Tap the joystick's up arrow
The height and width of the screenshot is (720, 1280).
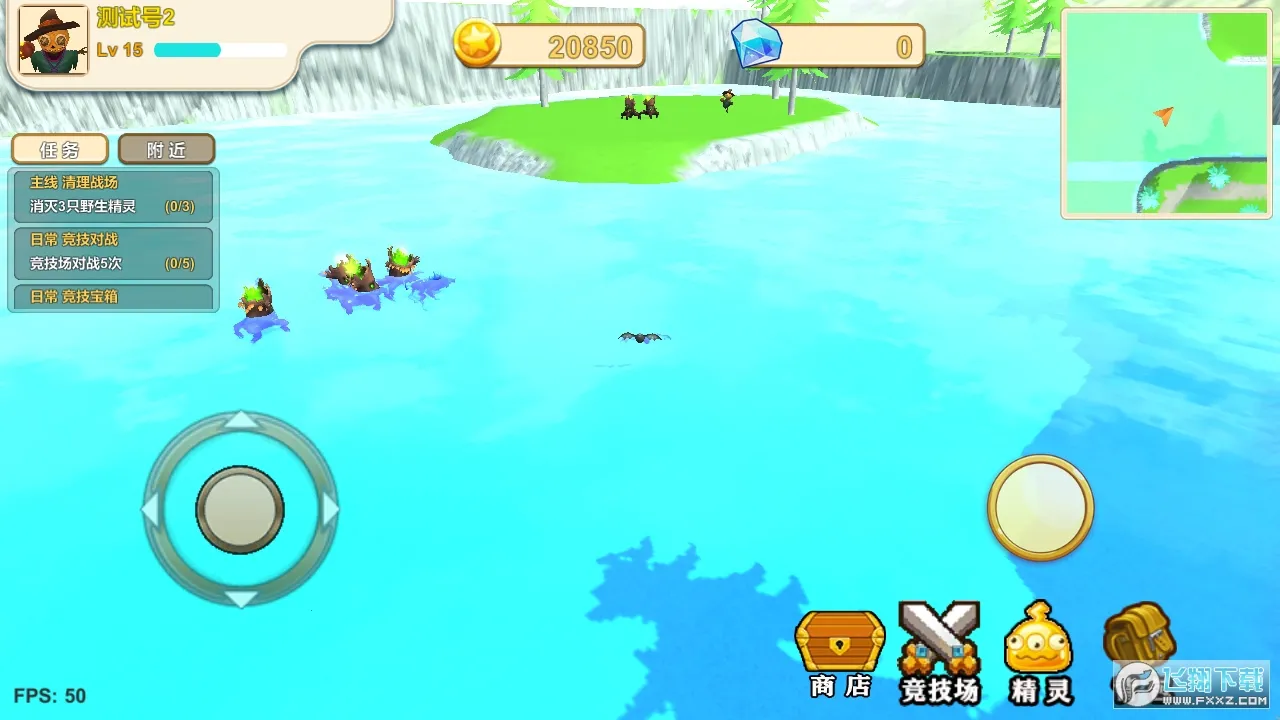(240, 419)
